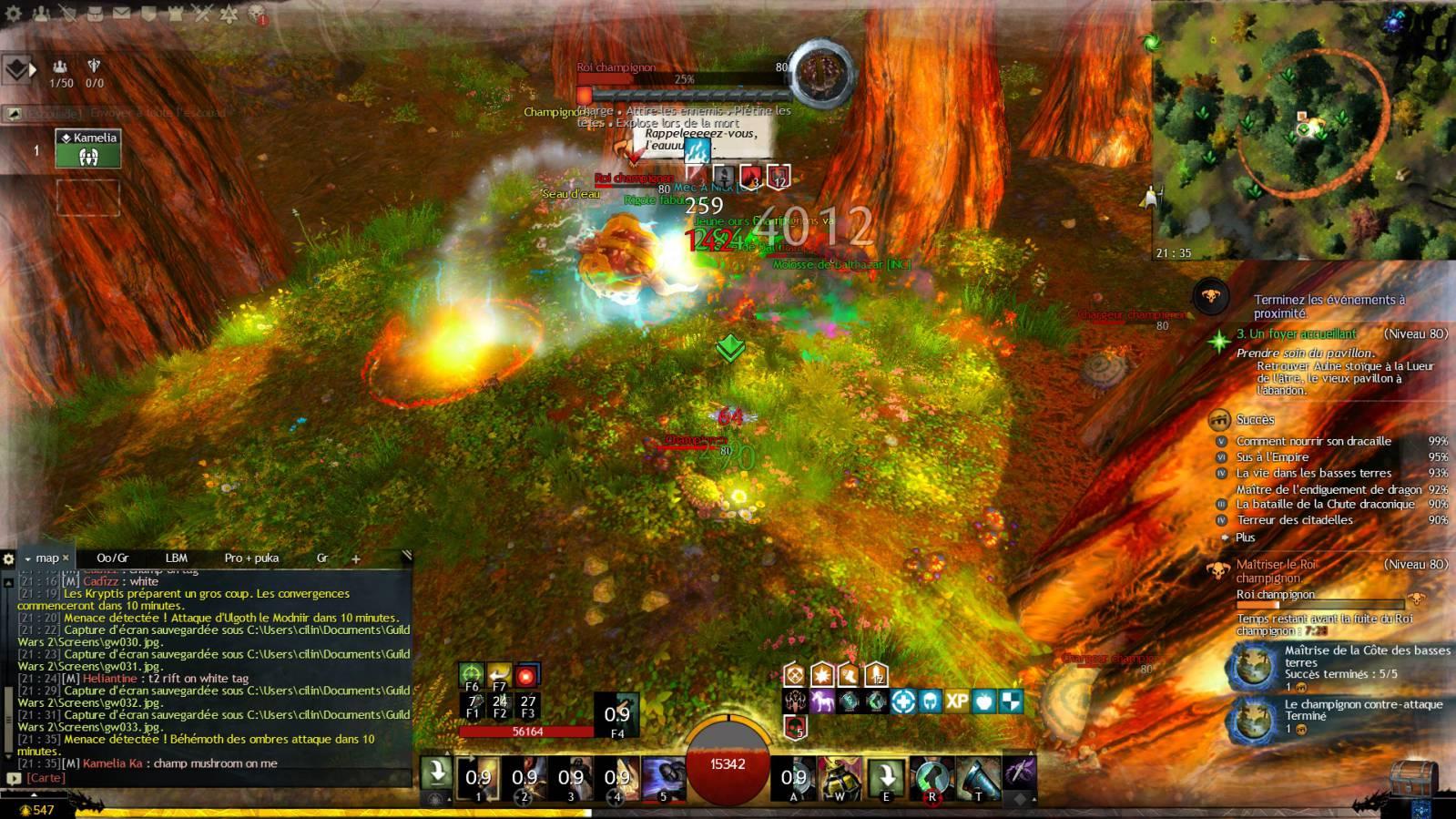1456x819 pixels.
Task: Expand the Plus achievements entry
Action: point(1245,537)
